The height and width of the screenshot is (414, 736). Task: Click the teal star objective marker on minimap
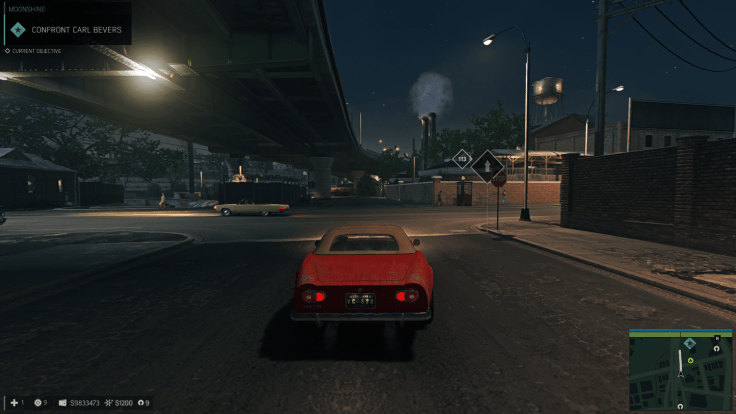coord(689,343)
